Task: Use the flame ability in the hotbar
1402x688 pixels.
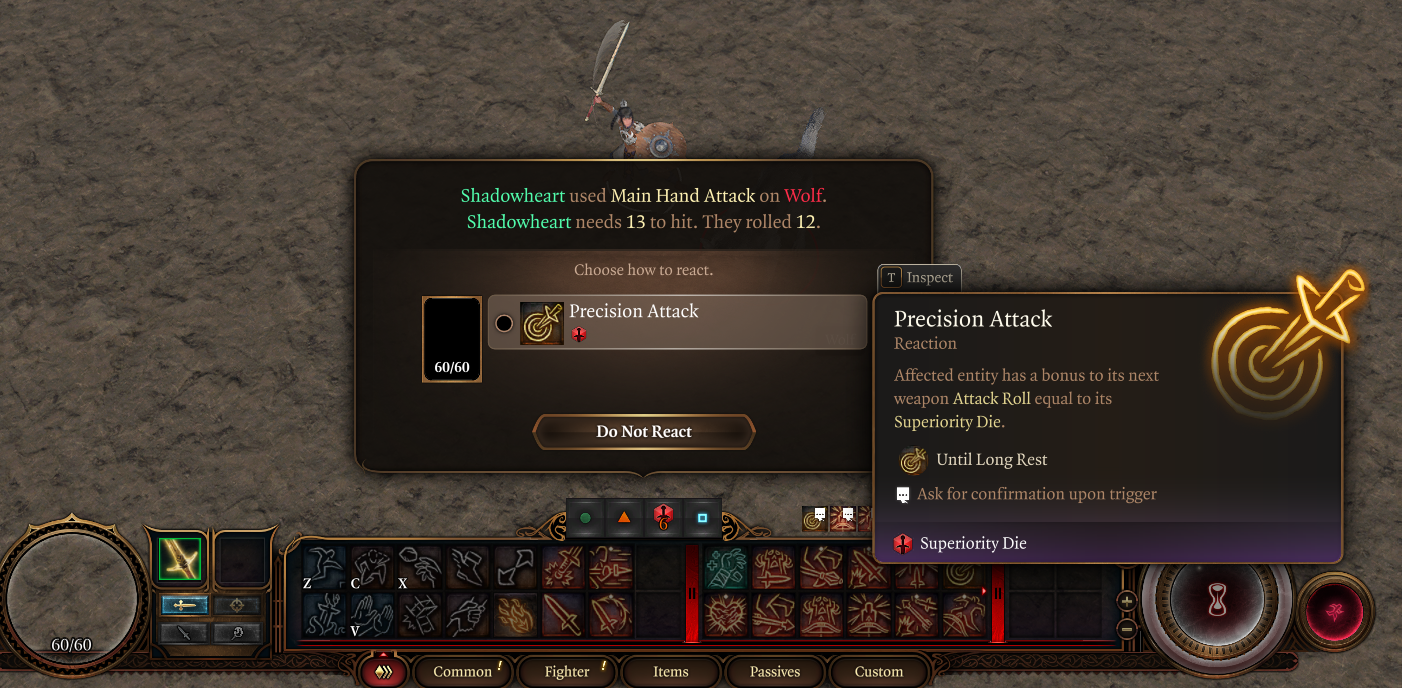Action: 515,615
